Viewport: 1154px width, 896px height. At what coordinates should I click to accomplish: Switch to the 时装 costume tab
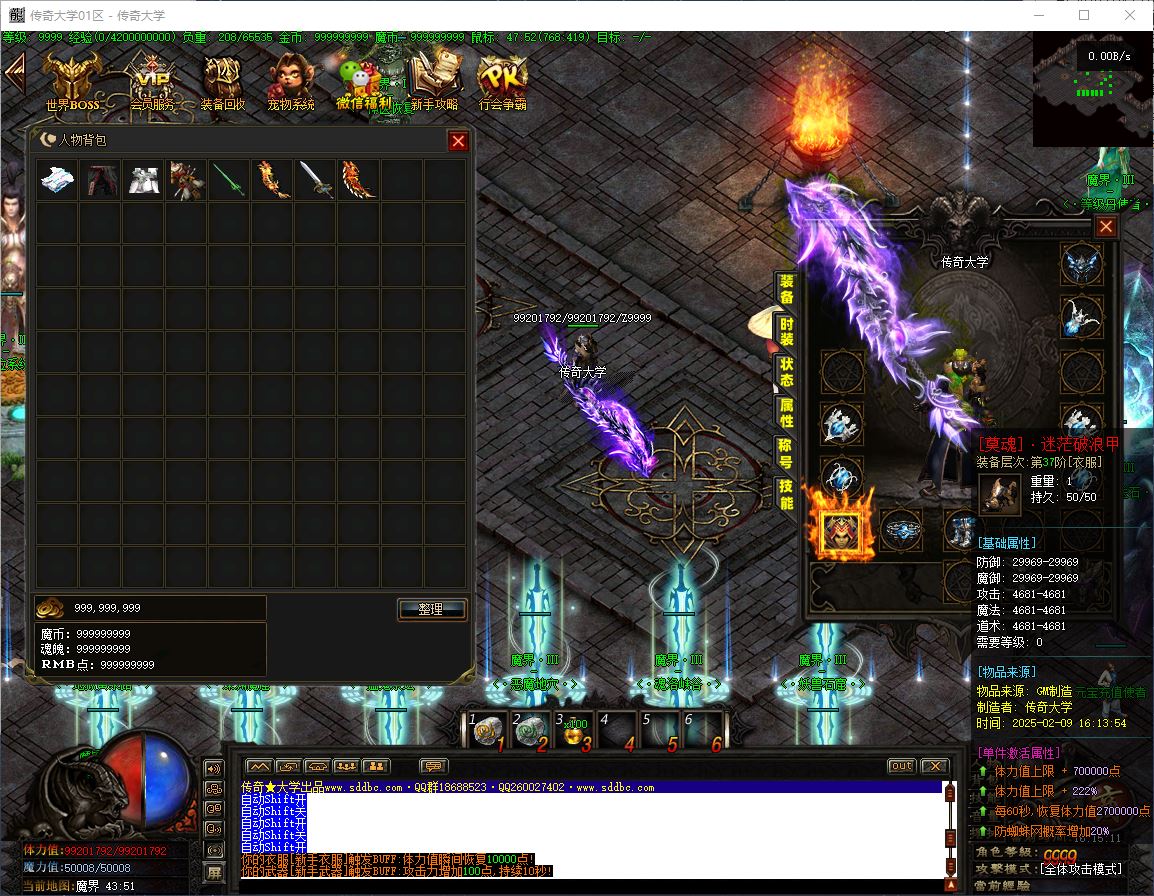click(x=787, y=333)
